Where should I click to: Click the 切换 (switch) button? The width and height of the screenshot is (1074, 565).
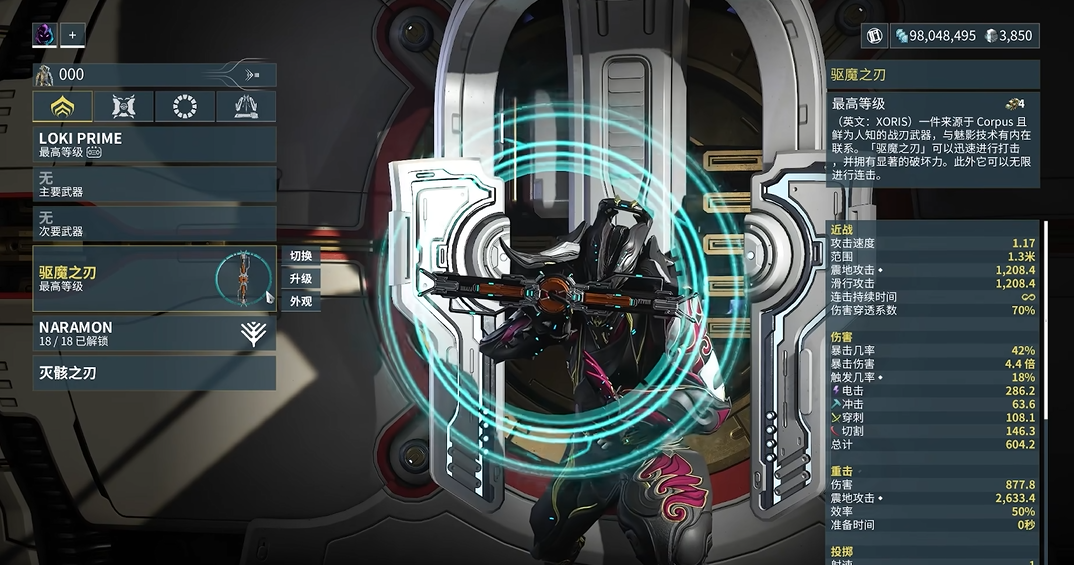pos(301,256)
